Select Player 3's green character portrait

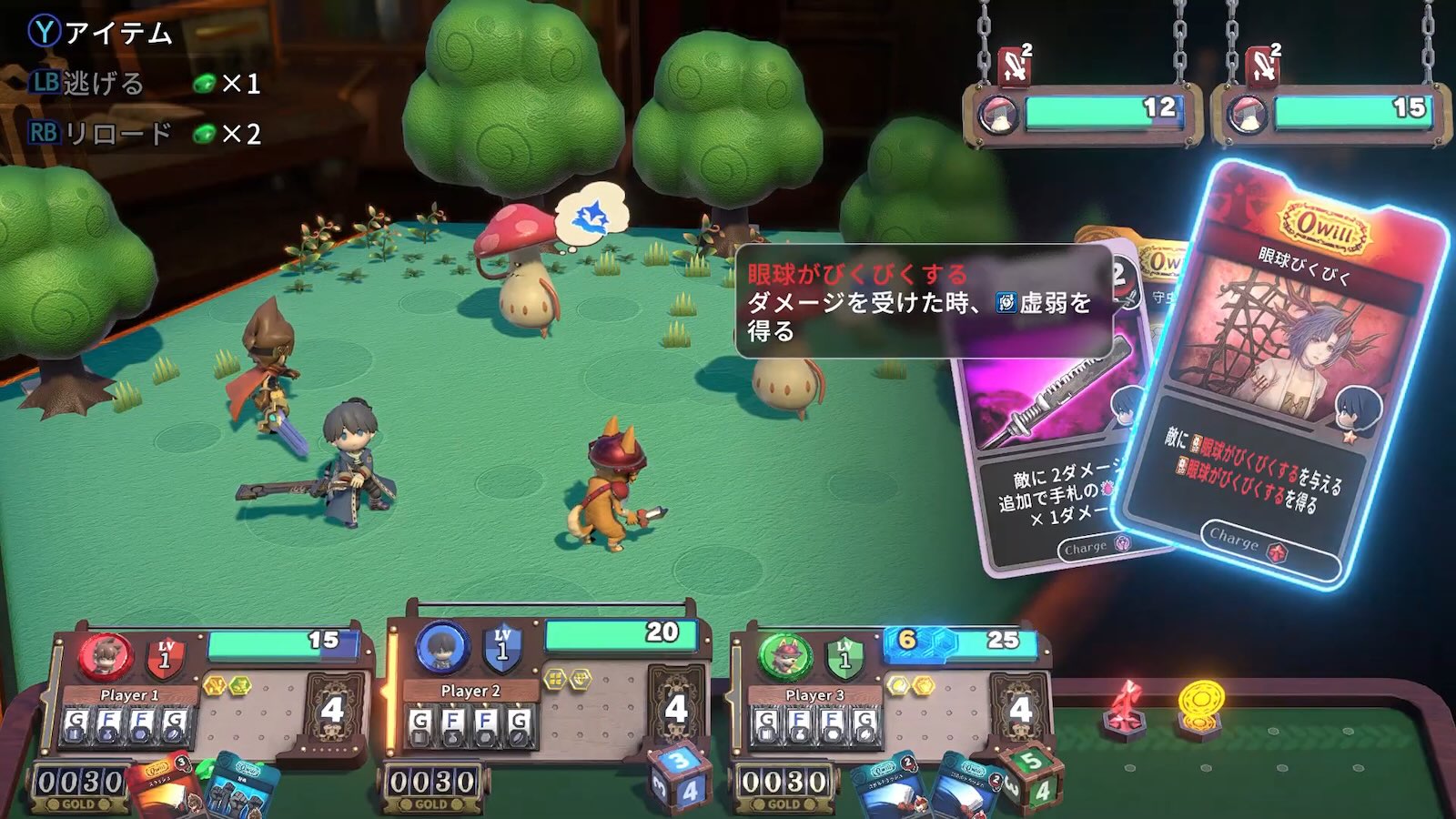click(785, 657)
